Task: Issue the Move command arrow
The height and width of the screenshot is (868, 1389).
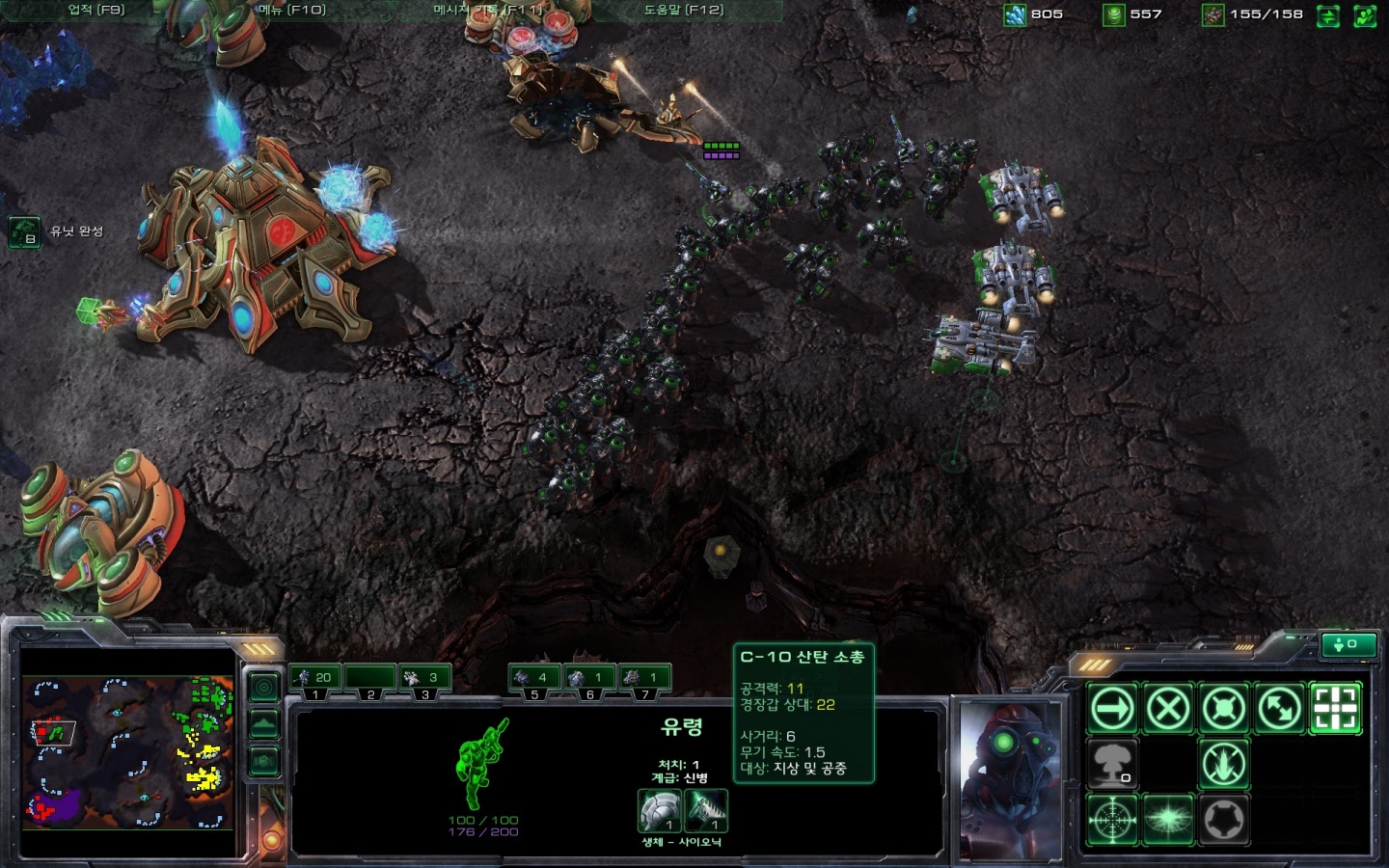Action: click(x=1112, y=709)
